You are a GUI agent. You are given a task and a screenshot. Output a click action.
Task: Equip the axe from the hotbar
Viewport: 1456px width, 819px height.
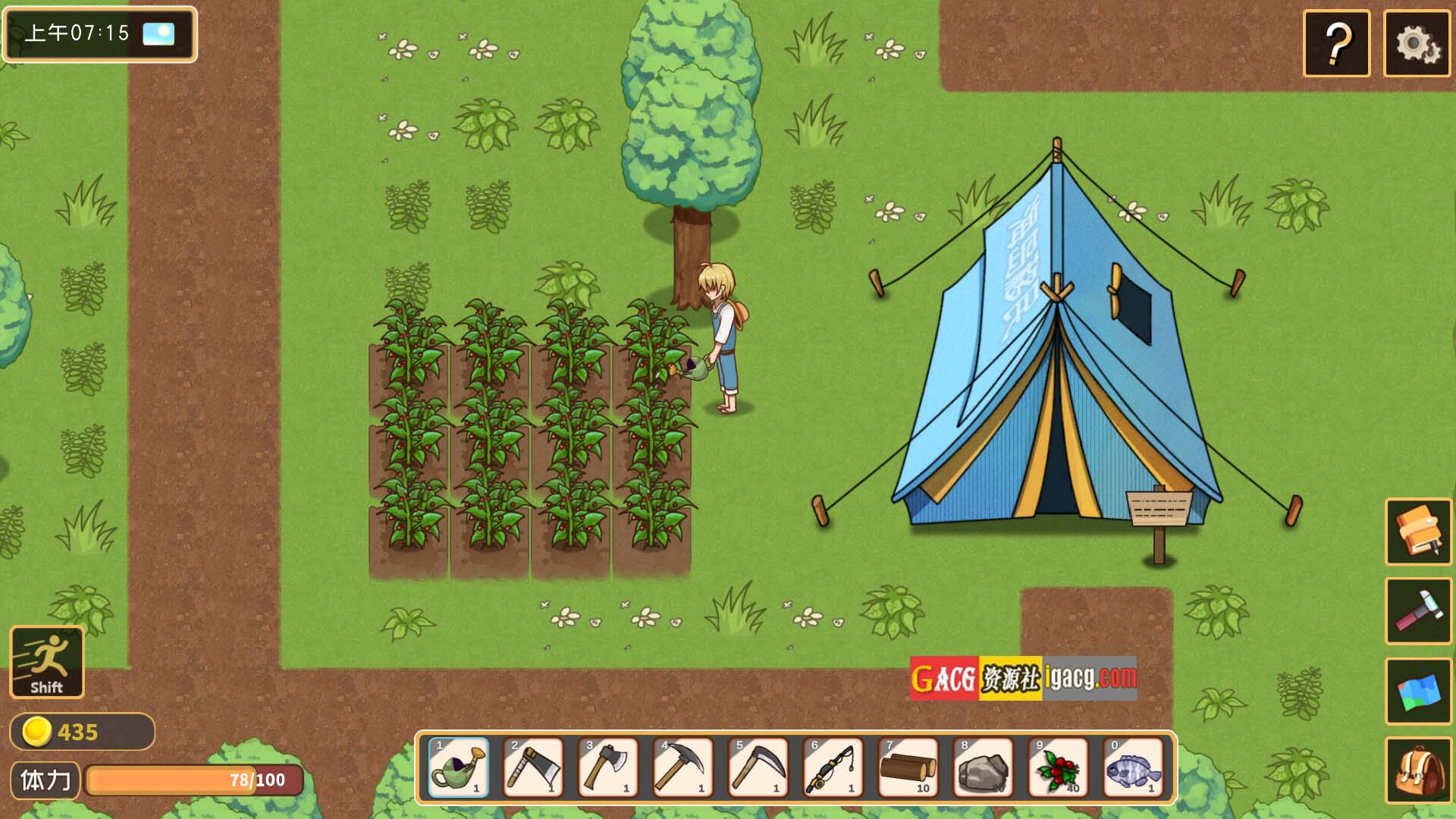608,767
